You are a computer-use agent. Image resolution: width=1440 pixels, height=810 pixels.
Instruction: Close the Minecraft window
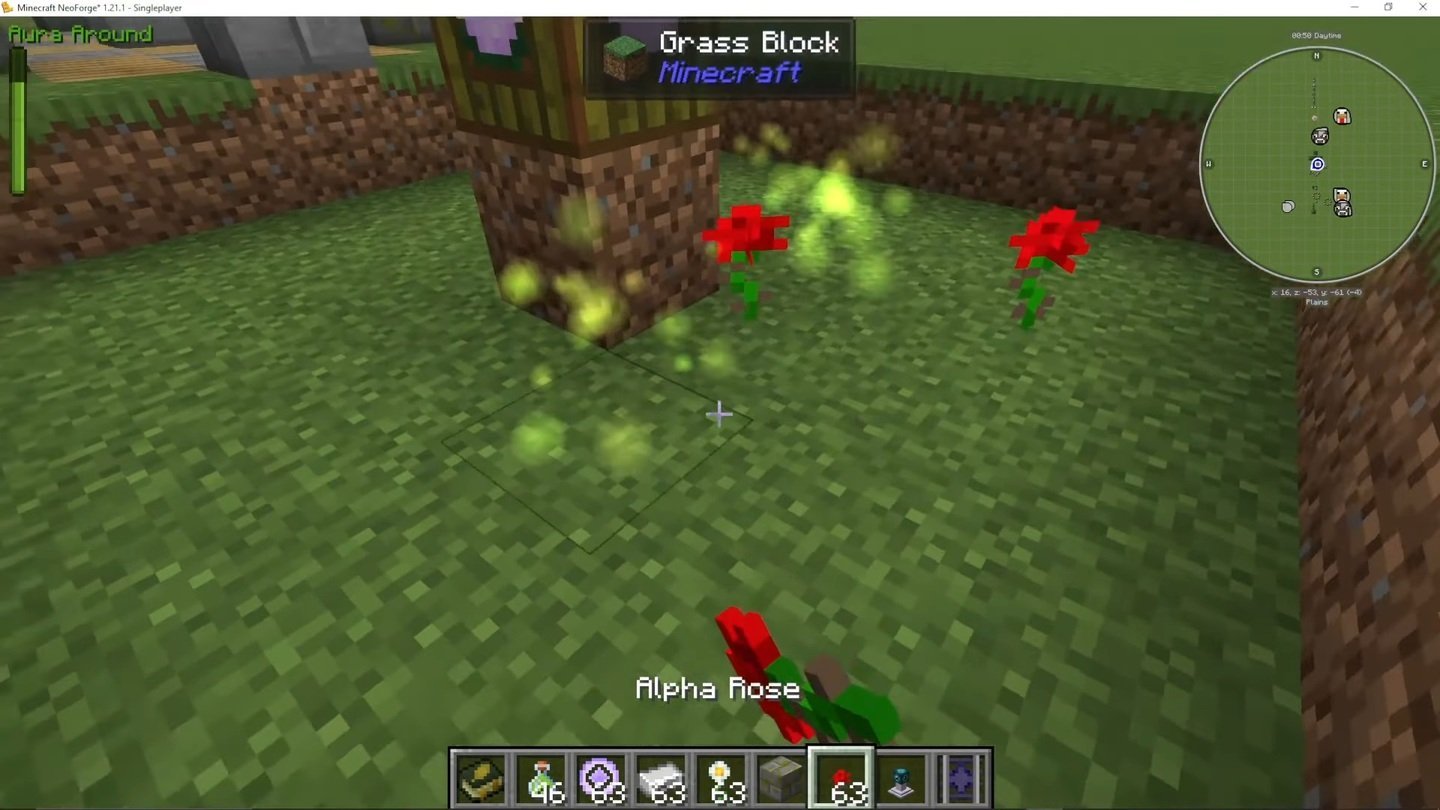coord(1422,7)
